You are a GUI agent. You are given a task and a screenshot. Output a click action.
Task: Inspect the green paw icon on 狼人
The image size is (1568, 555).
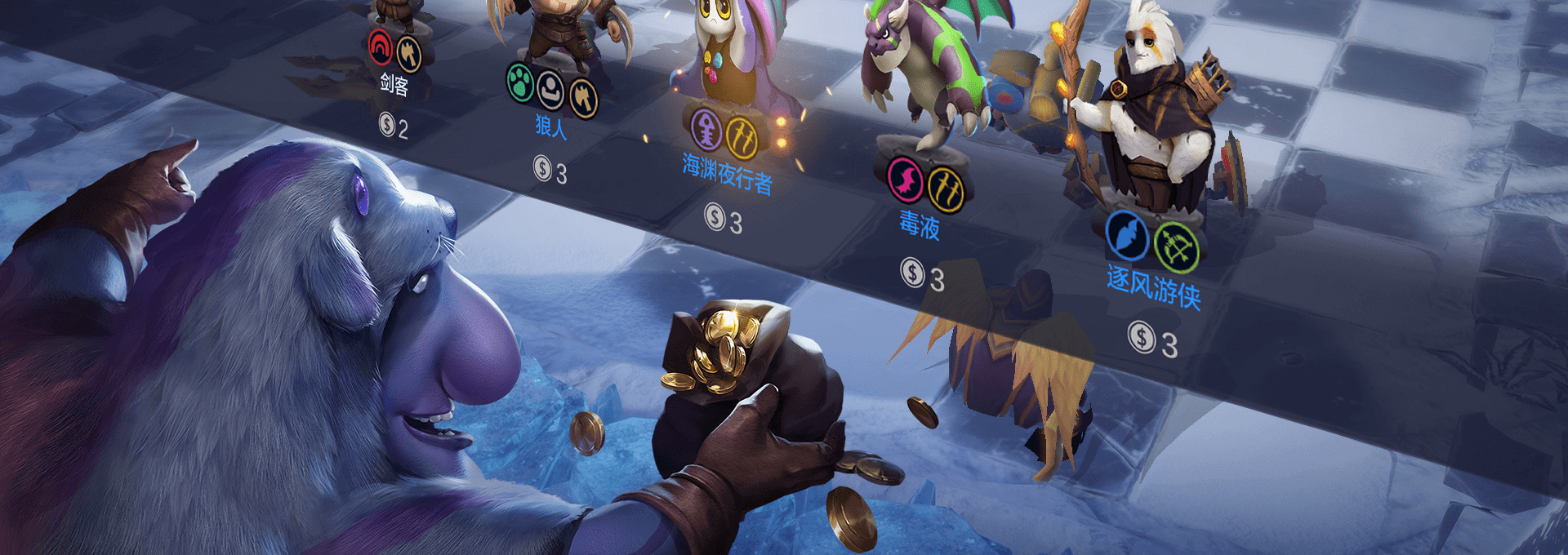[x=520, y=82]
